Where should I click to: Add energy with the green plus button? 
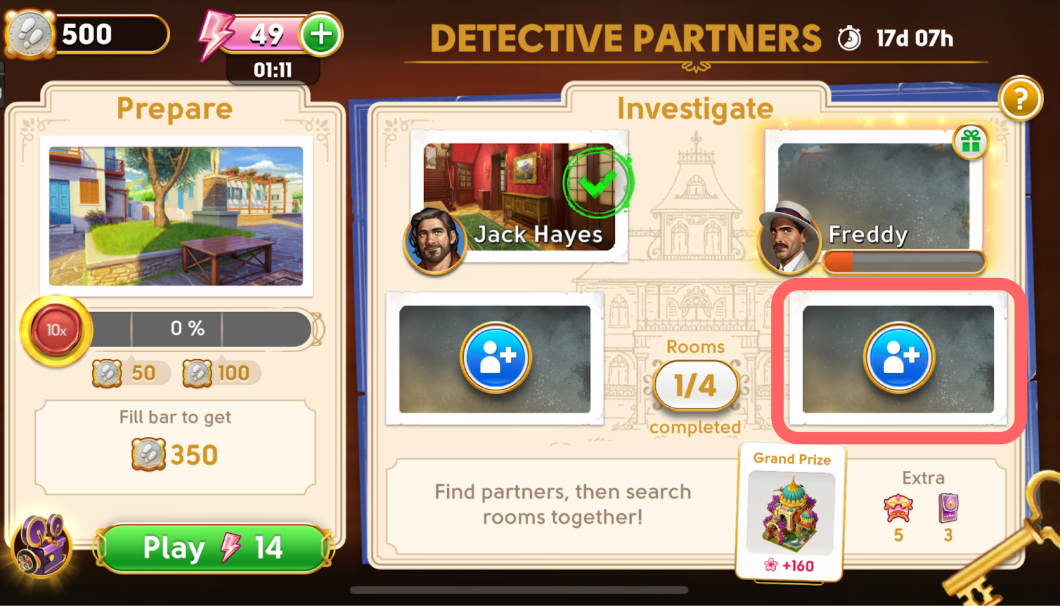pos(321,35)
